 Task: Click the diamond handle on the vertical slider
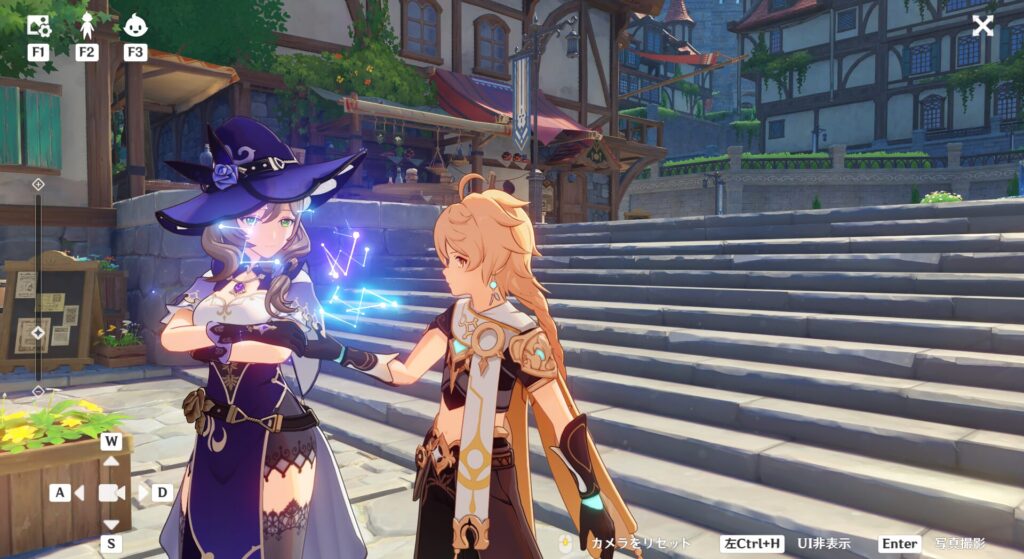tap(38, 333)
